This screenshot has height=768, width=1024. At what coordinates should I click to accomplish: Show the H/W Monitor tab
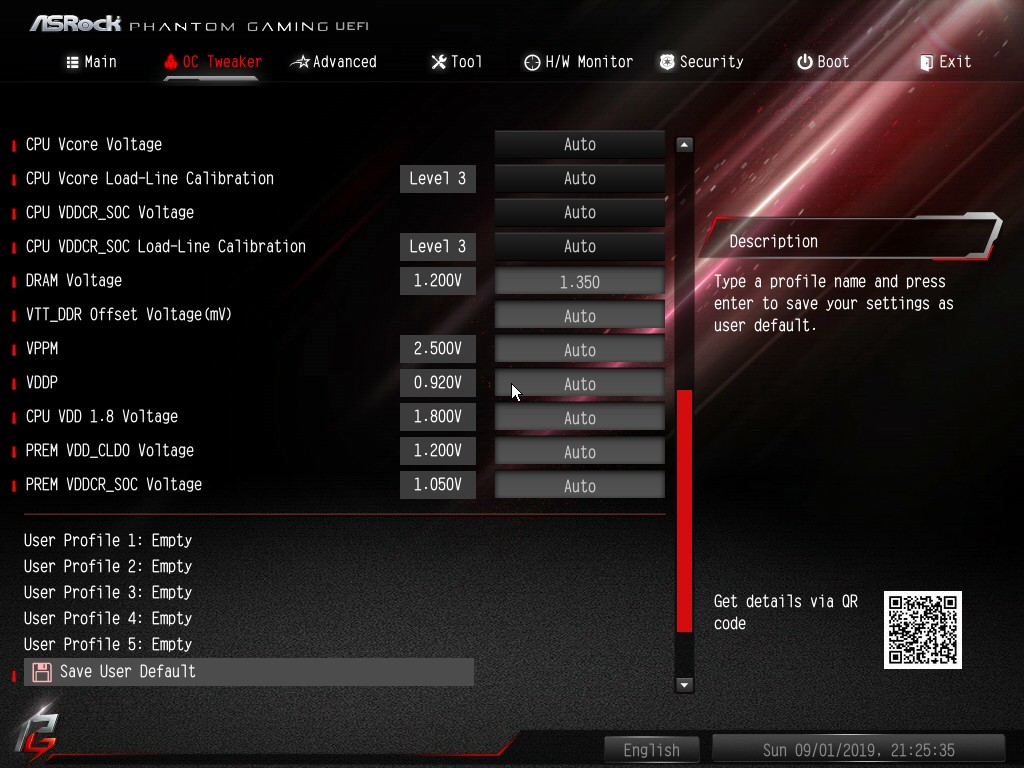(x=578, y=62)
